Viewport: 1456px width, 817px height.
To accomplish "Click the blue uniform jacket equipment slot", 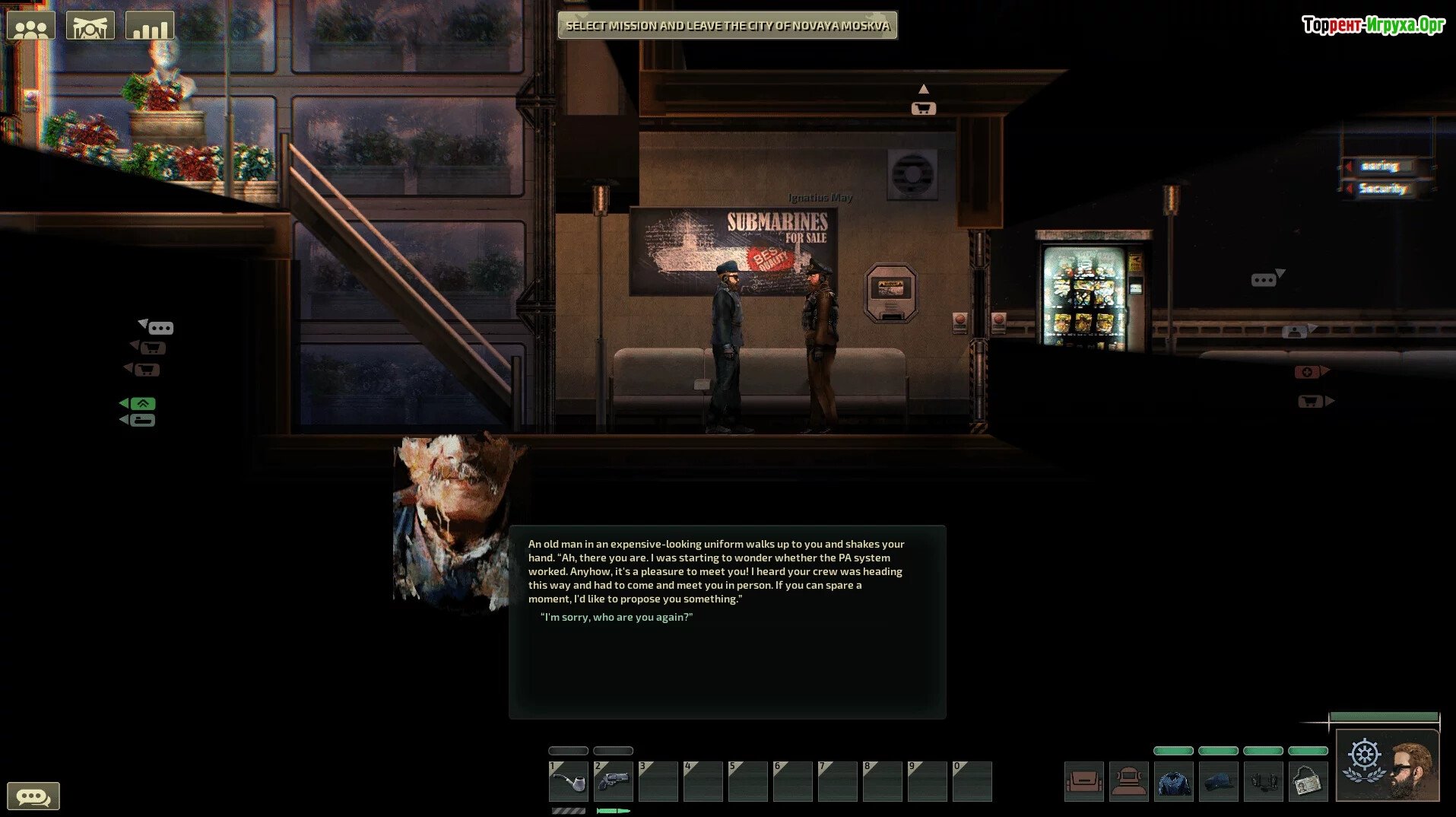I will coord(1174,781).
